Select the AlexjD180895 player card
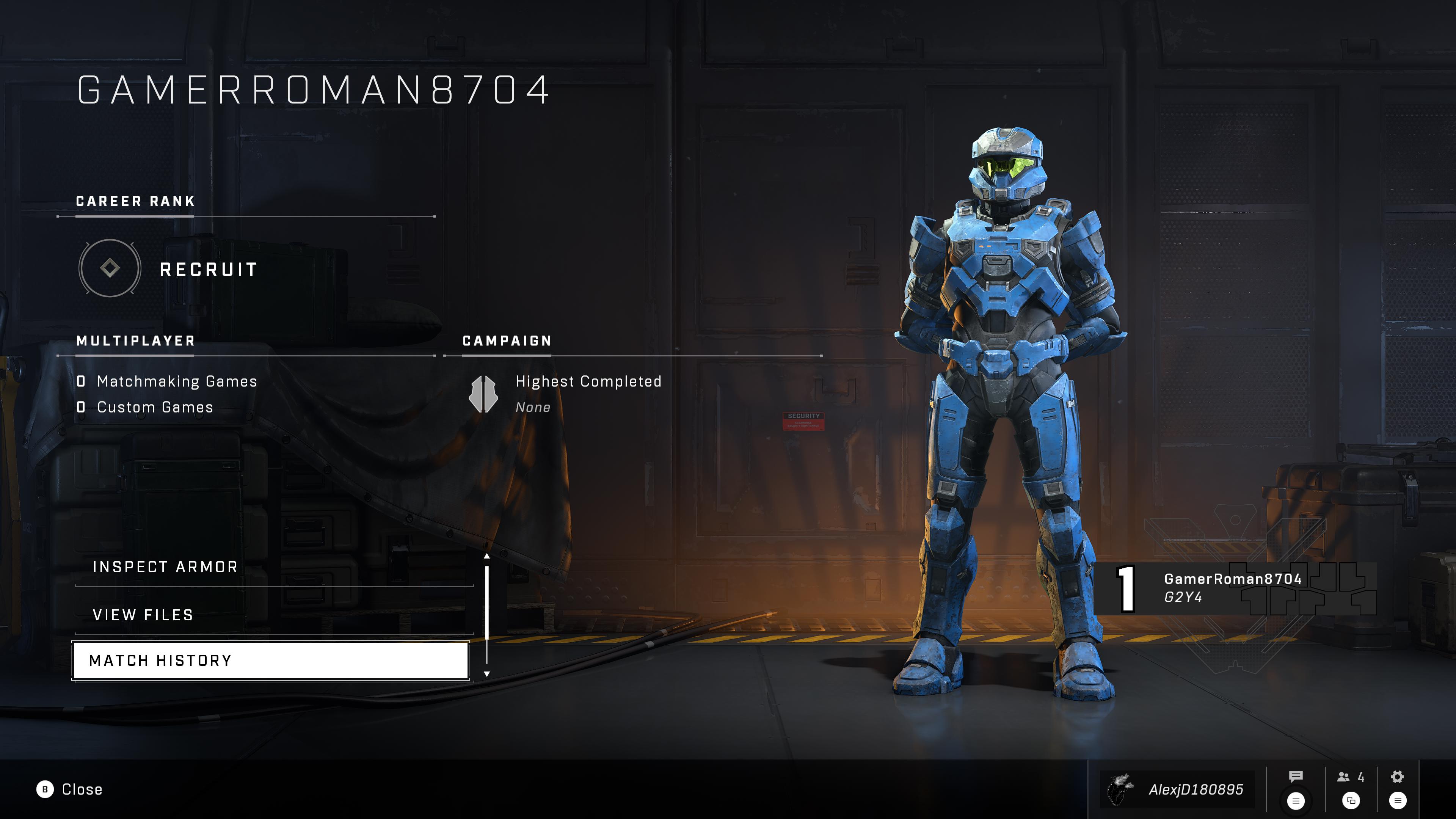 pos(1178,789)
